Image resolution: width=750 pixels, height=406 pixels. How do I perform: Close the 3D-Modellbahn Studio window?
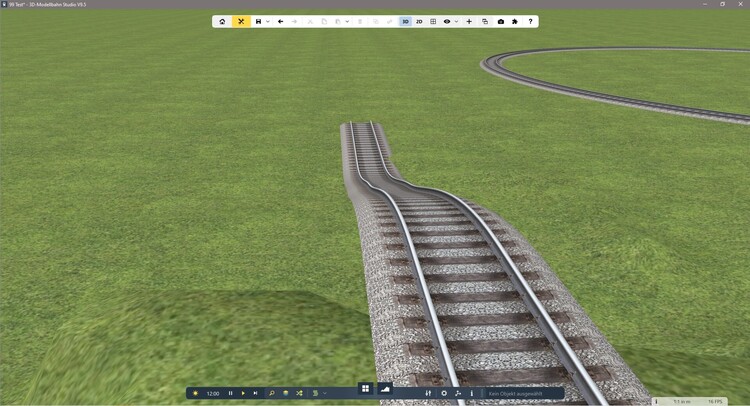(x=741, y=4)
